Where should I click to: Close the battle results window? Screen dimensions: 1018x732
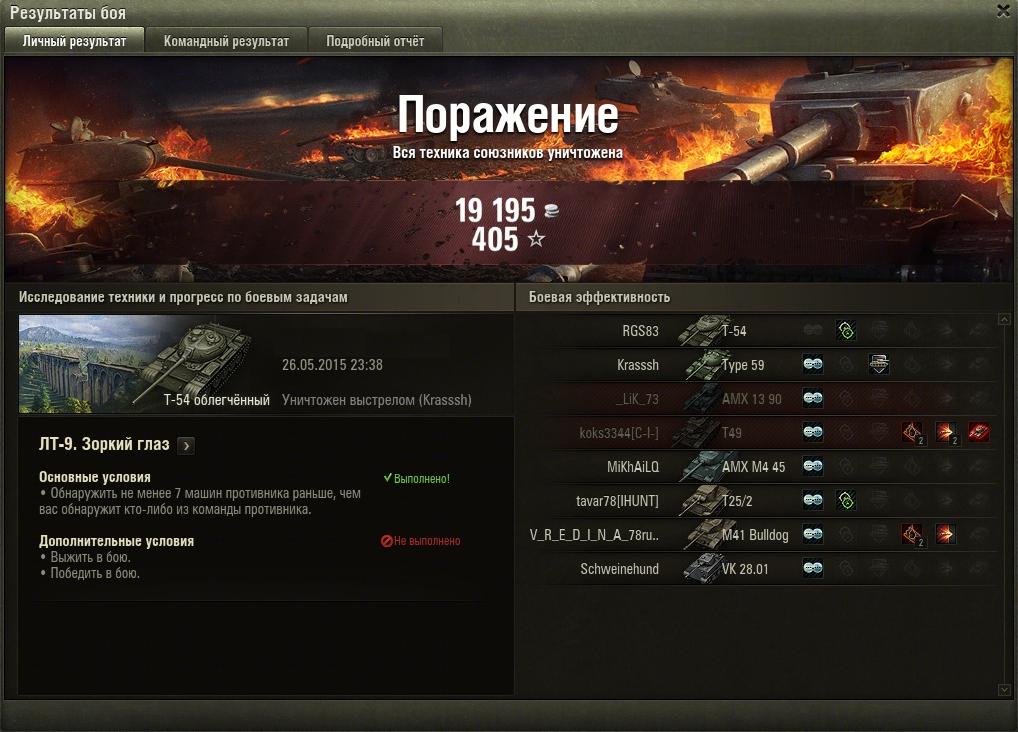tap(1003, 11)
